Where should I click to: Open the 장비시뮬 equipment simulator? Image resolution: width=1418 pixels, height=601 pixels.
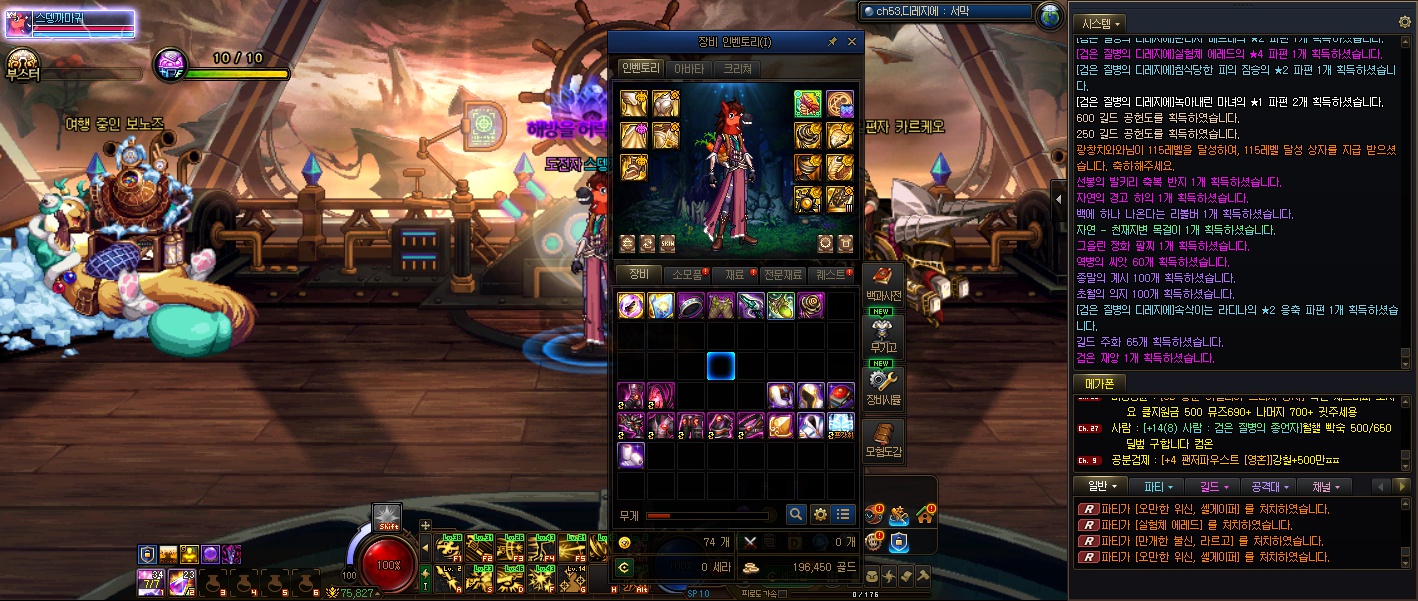(883, 389)
